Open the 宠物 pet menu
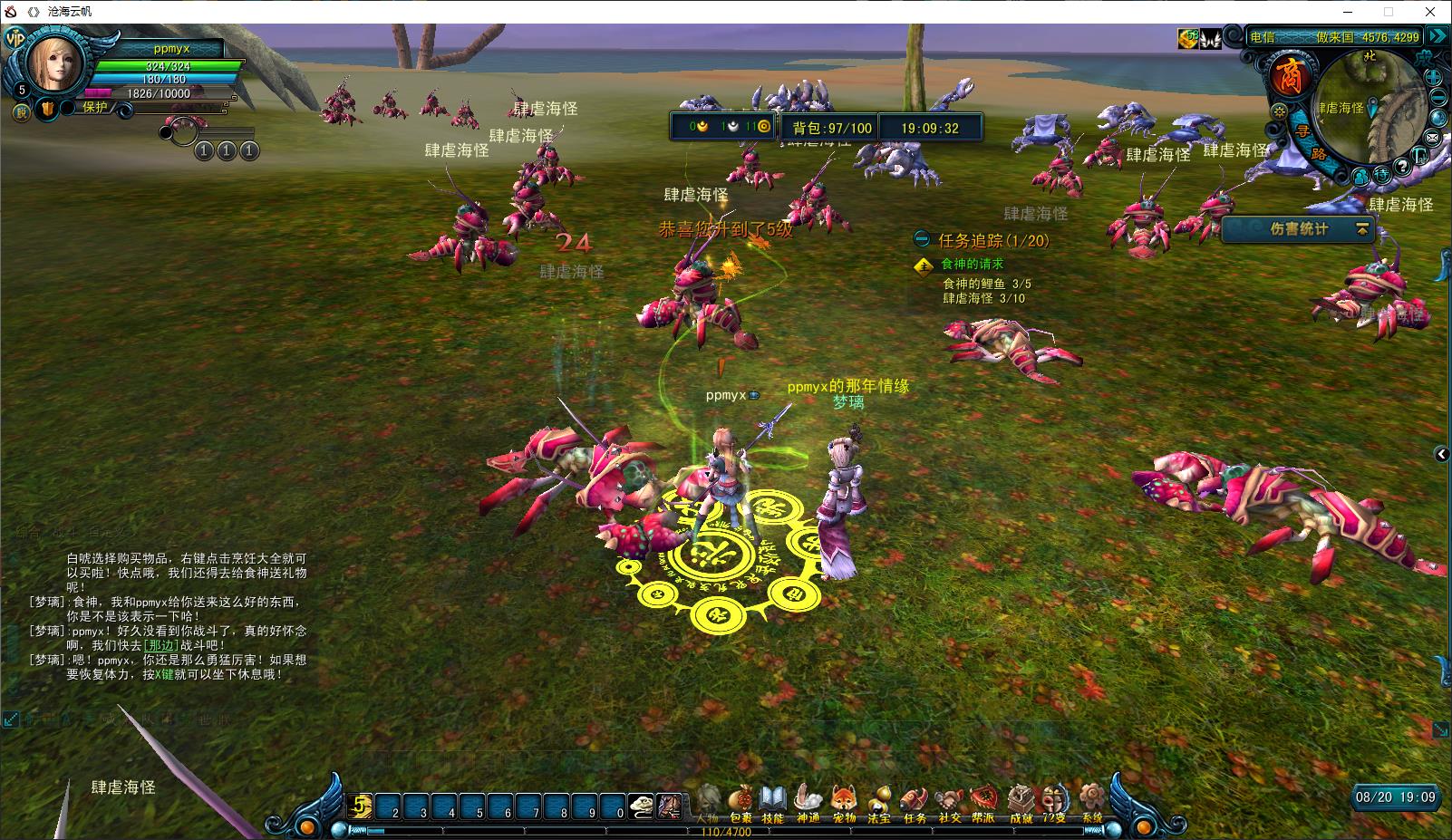The image size is (1452, 840). (844, 801)
